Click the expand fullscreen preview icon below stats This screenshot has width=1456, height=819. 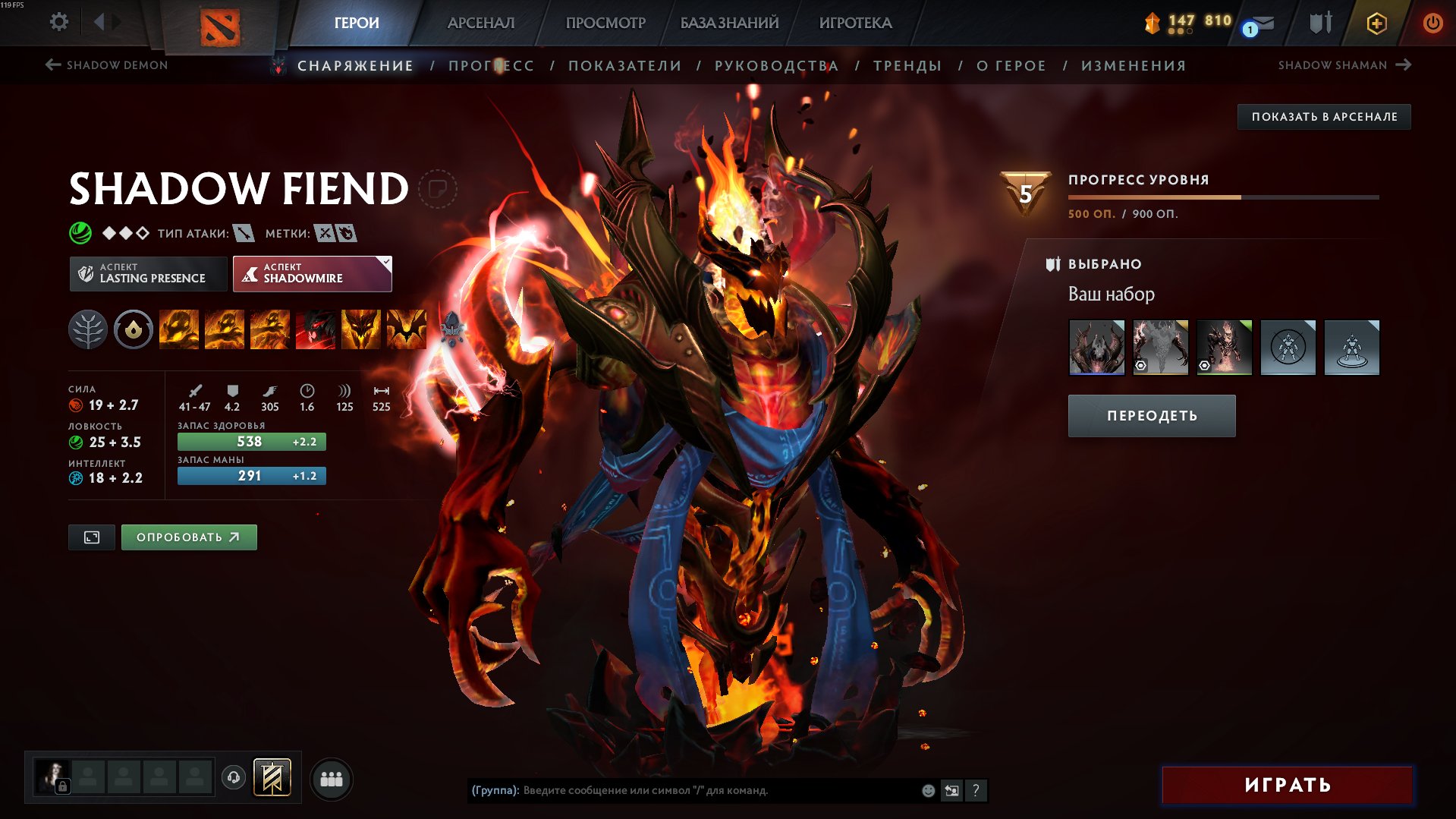91,537
